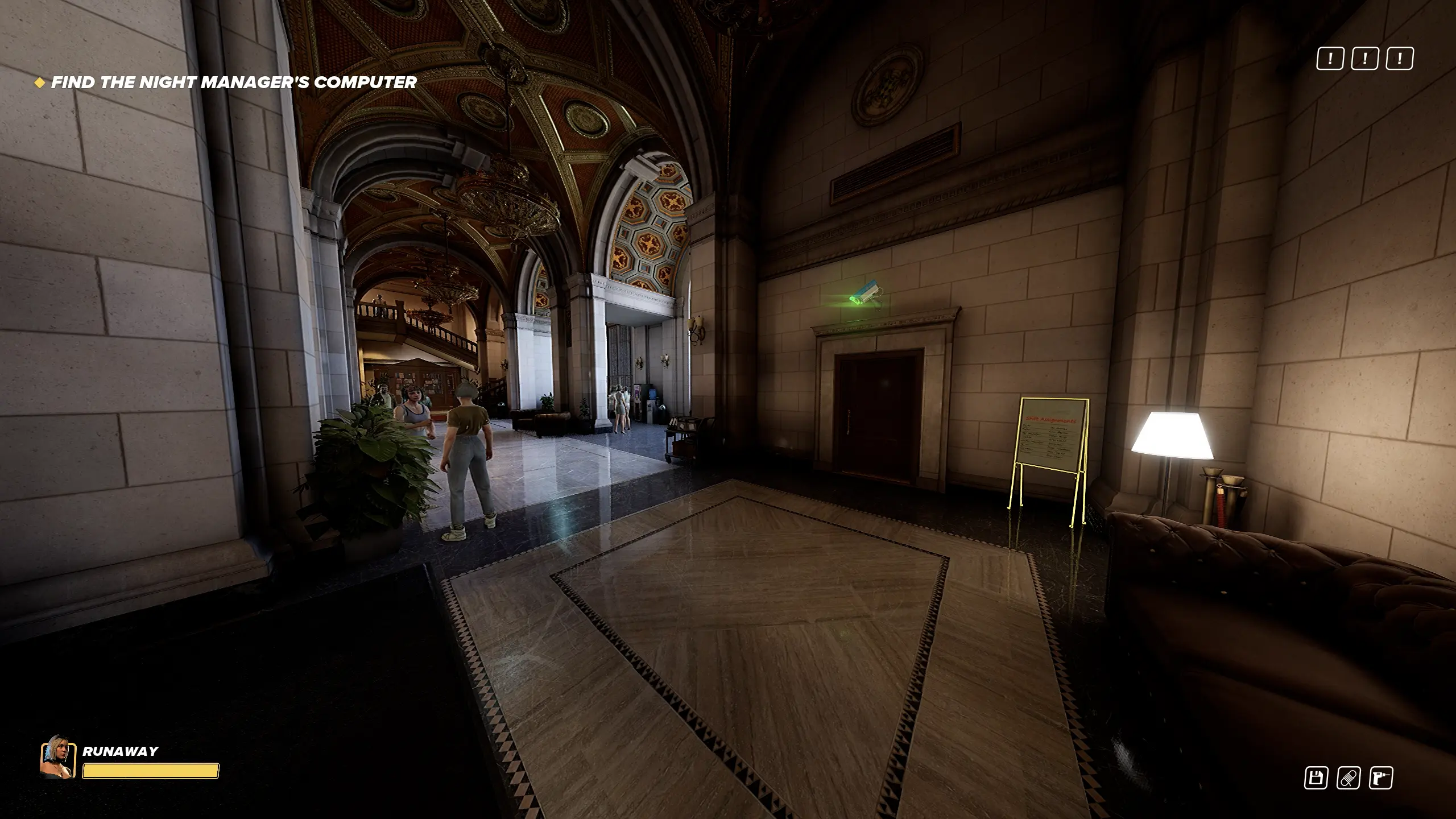Screen dimensions: 1456x819
Task: Select the rope bundle item icon
Action: tap(1348, 778)
